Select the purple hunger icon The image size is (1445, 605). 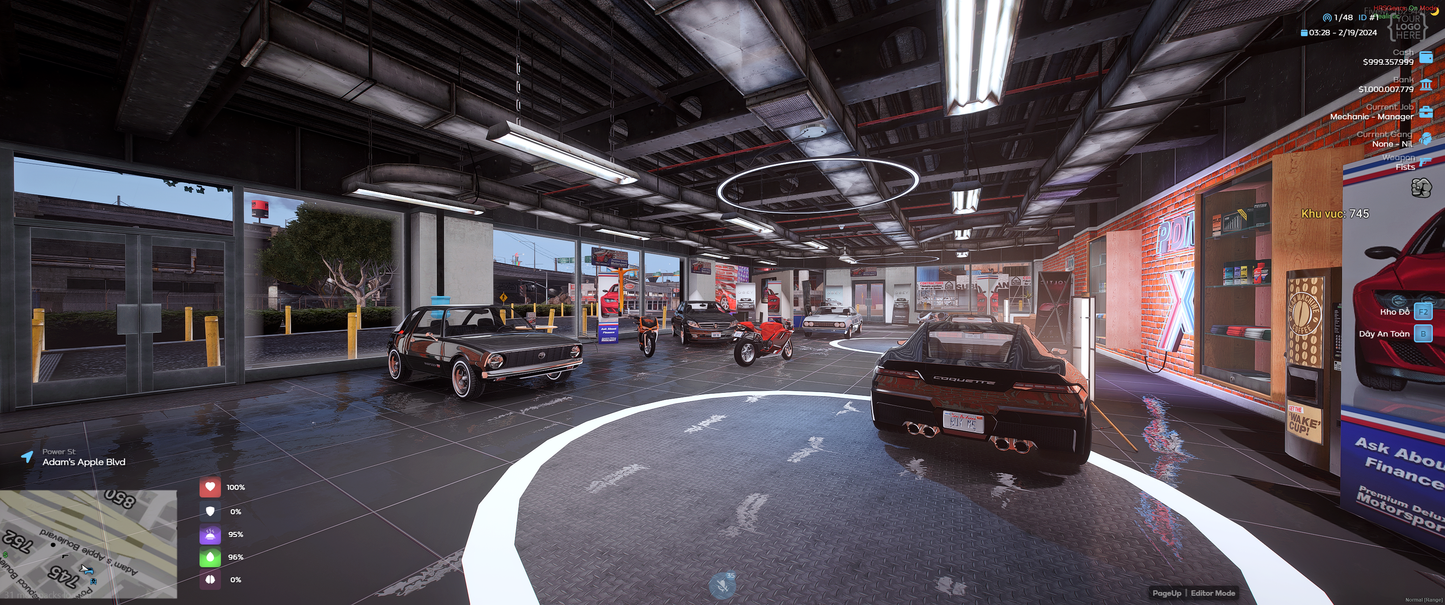point(210,534)
